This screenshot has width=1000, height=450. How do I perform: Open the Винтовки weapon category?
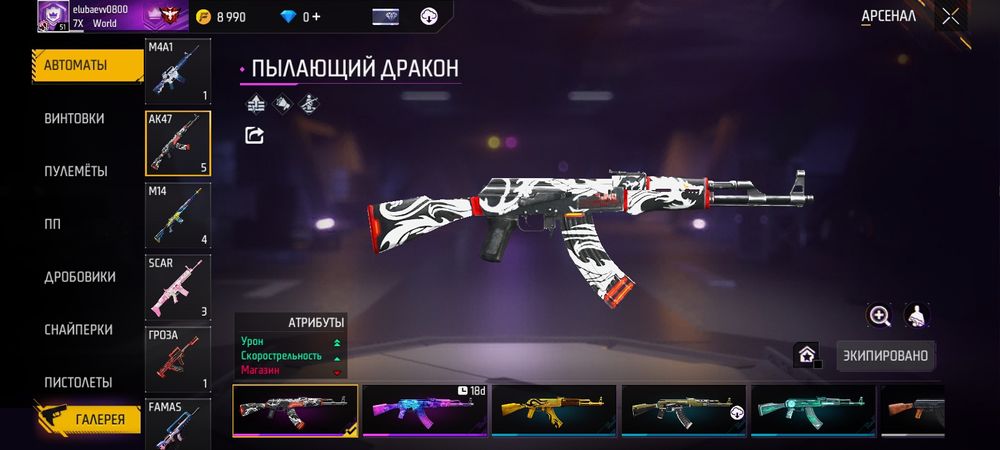(x=74, y=118)
